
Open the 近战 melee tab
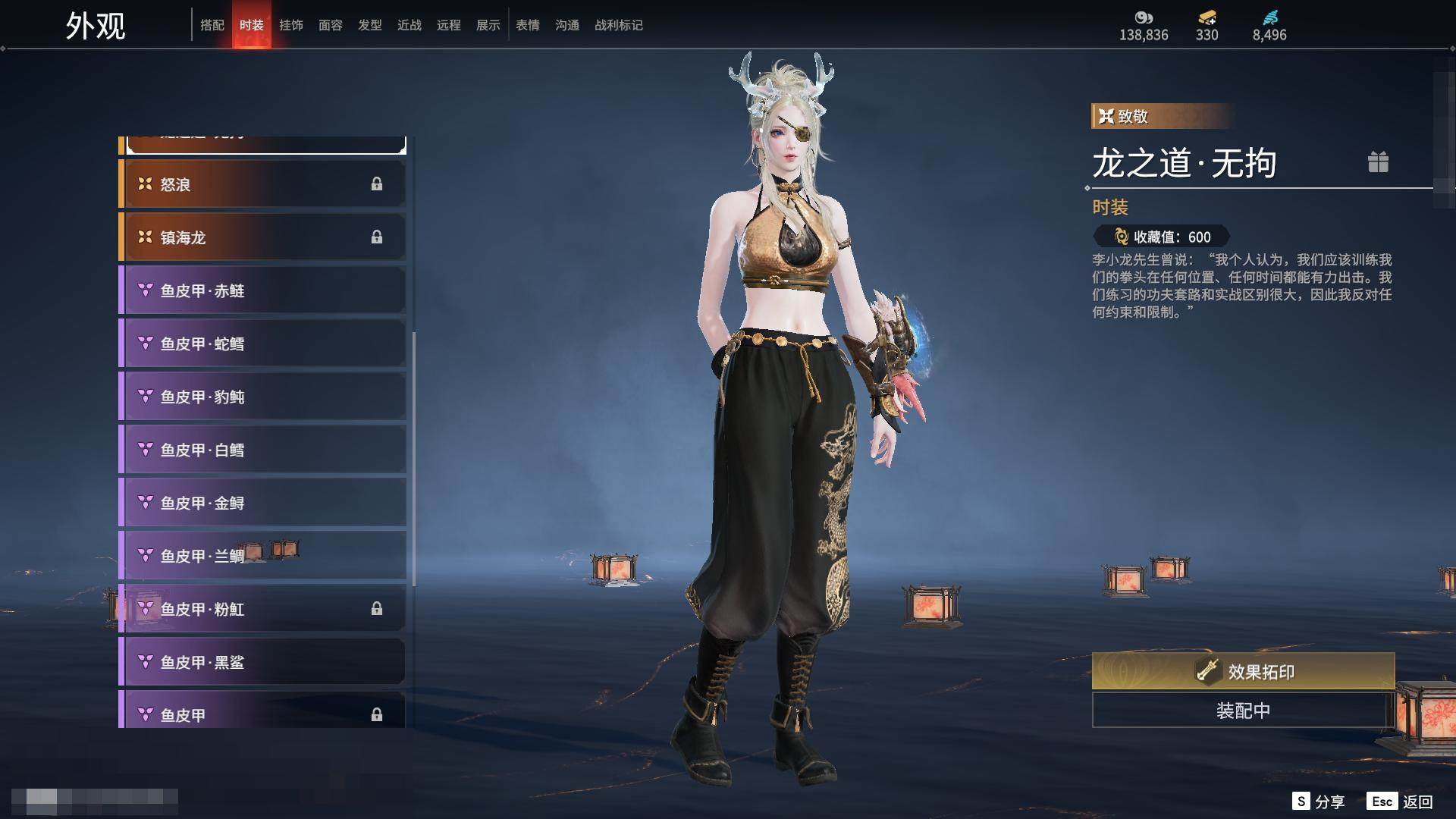click(x=409, y=25)
